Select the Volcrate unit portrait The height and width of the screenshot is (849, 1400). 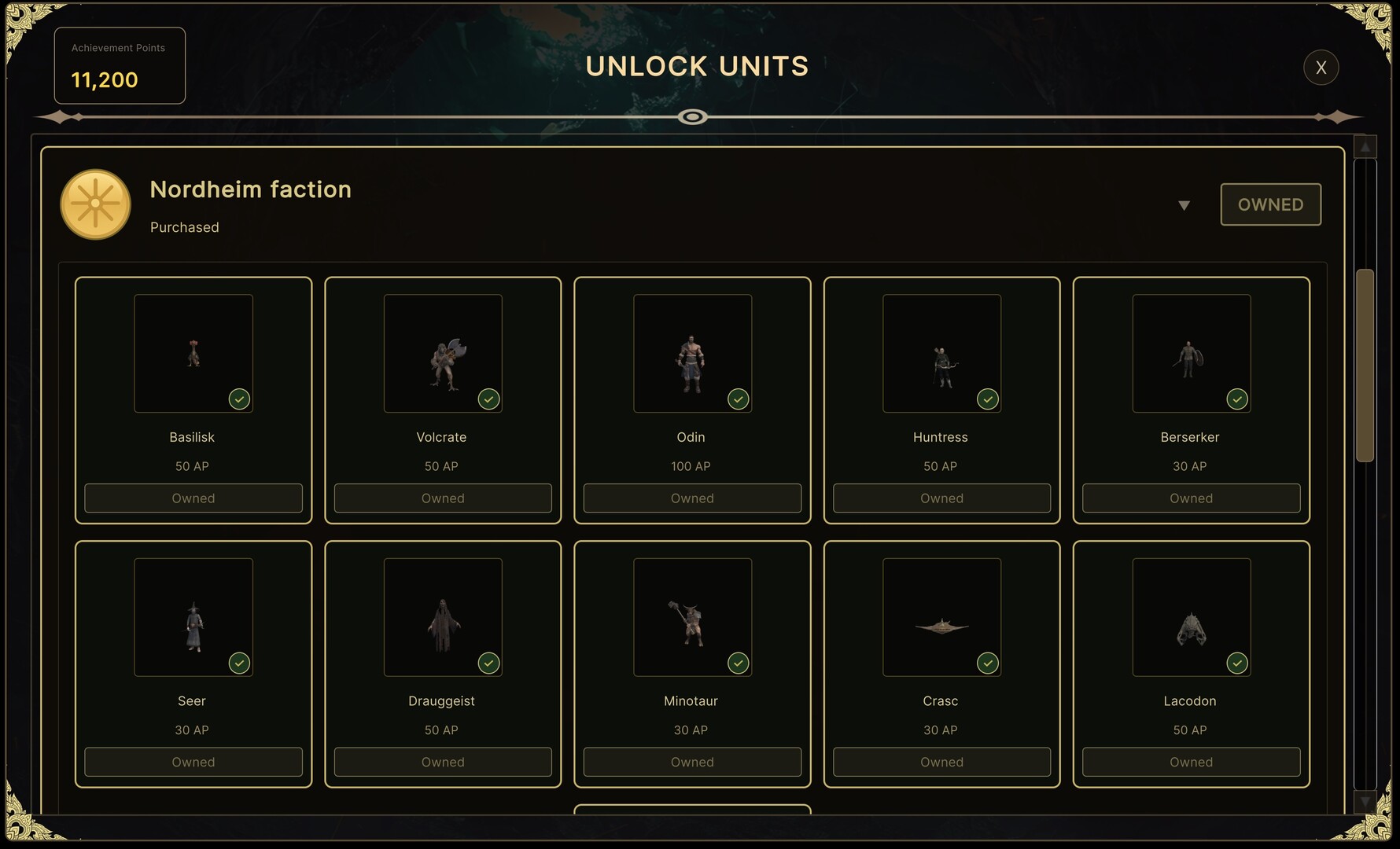(442, 353)
